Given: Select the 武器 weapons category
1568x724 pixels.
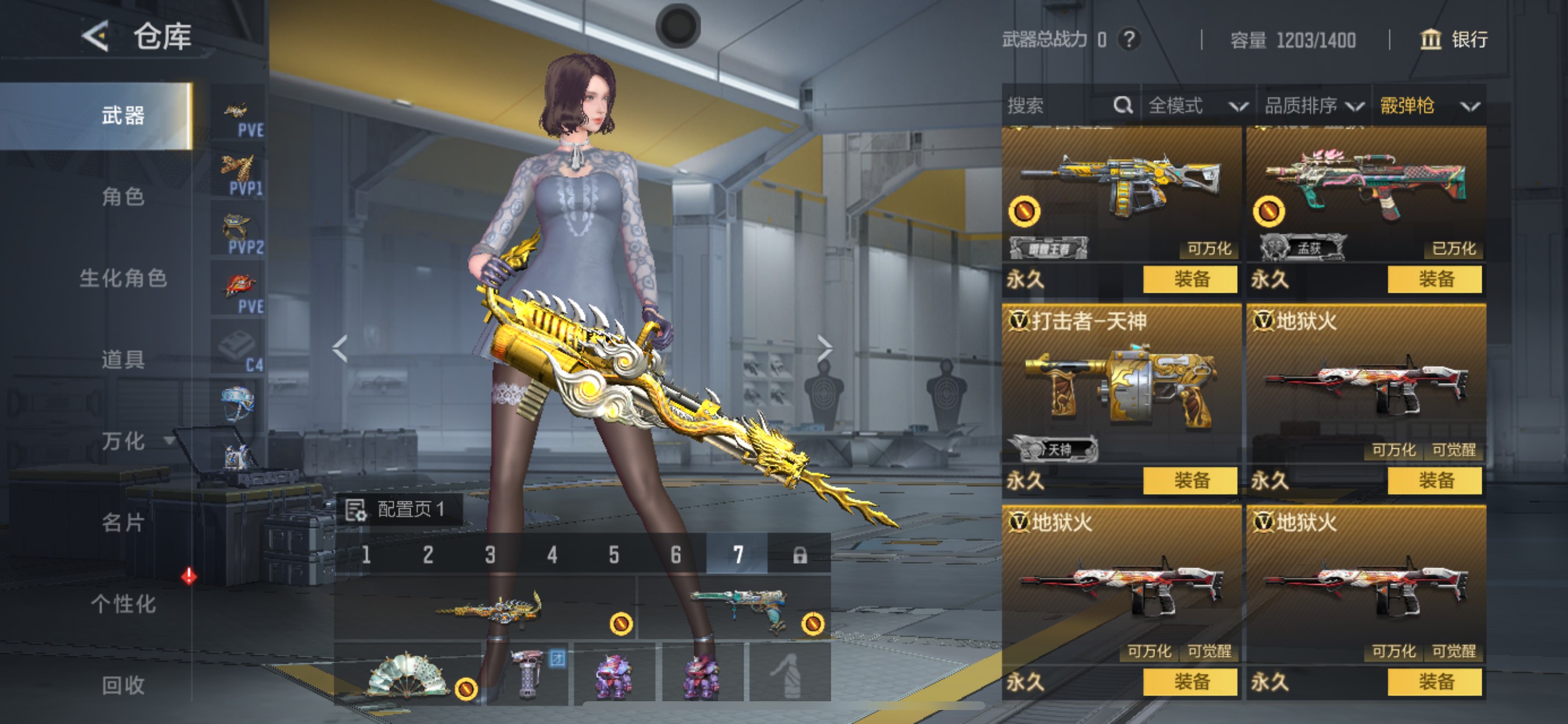Looking at the screenshot, I should click(x=123, y=115).
